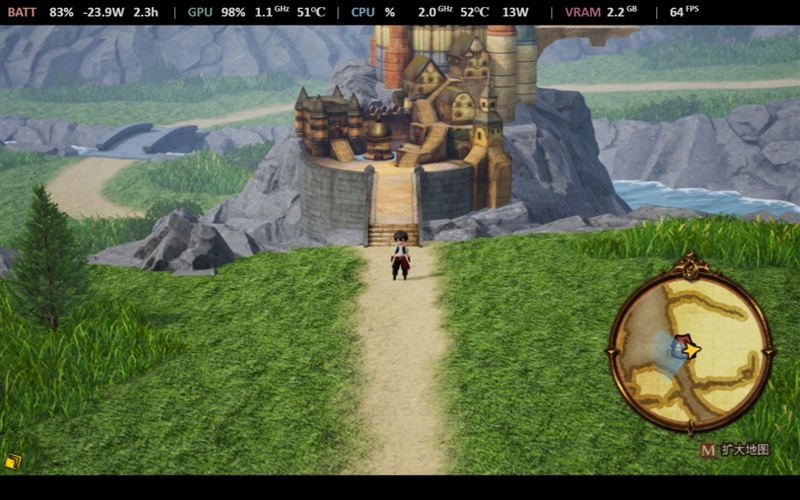This screenshot has width=800, height=500.
Task: Select the yellow star marker on the minimap
Action: tap(689, 349)
